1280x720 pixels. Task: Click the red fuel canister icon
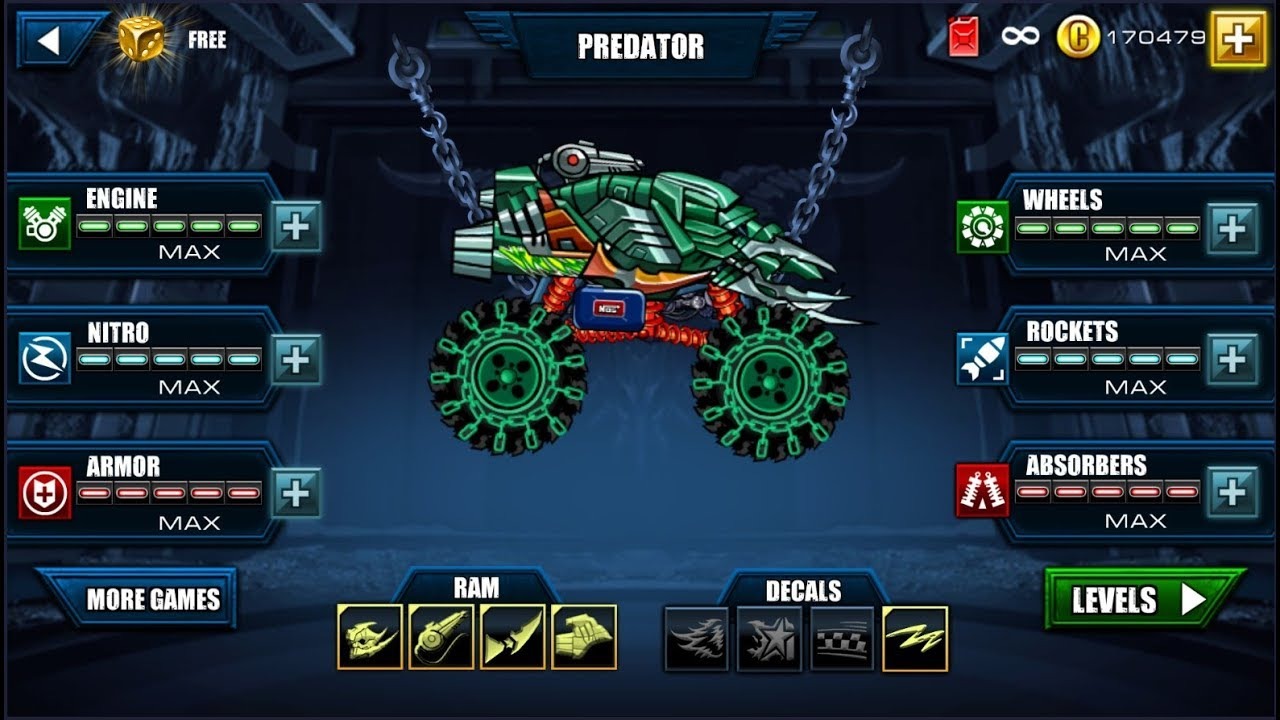coord(964,38)
